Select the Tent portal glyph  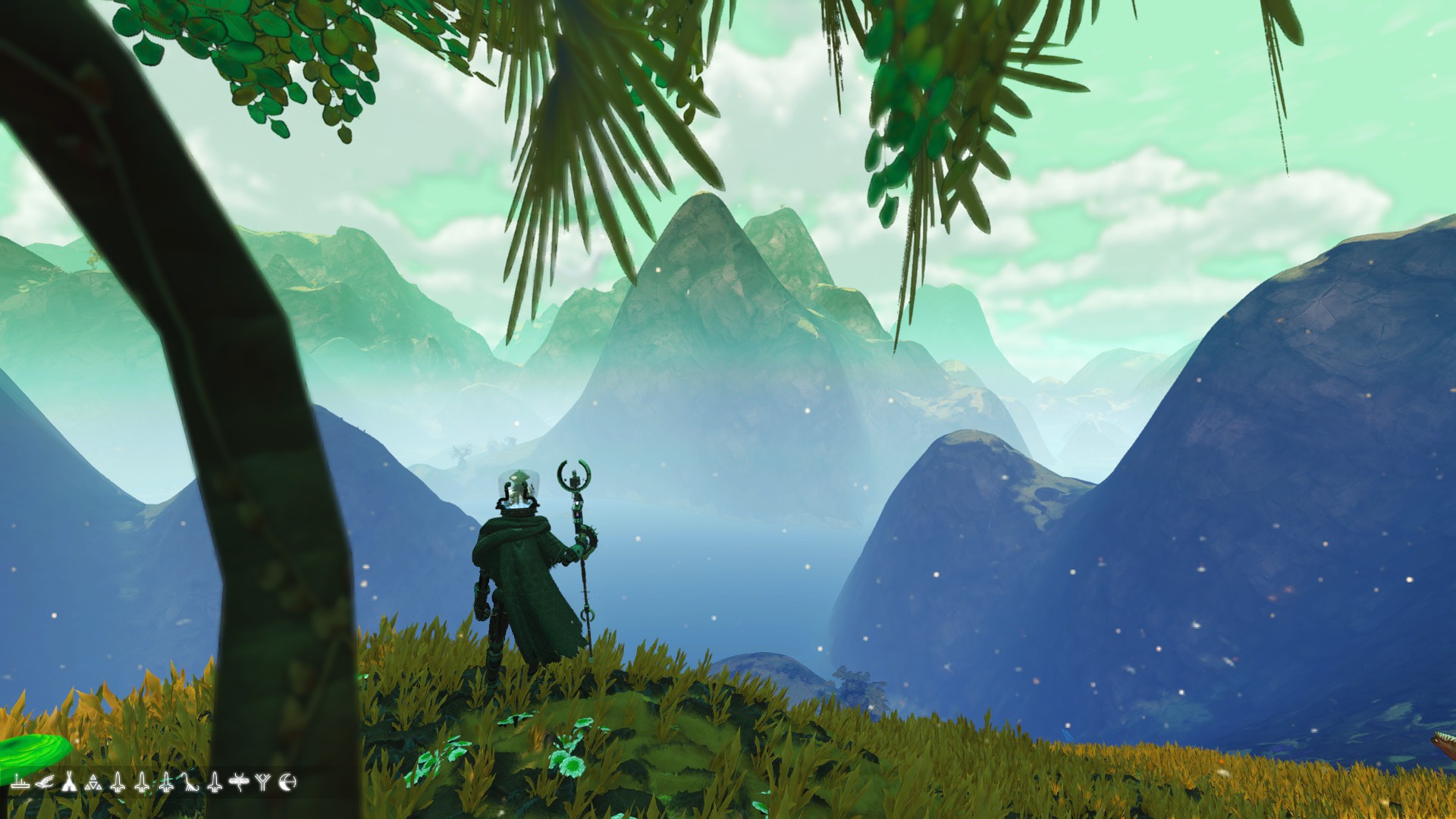70,783
